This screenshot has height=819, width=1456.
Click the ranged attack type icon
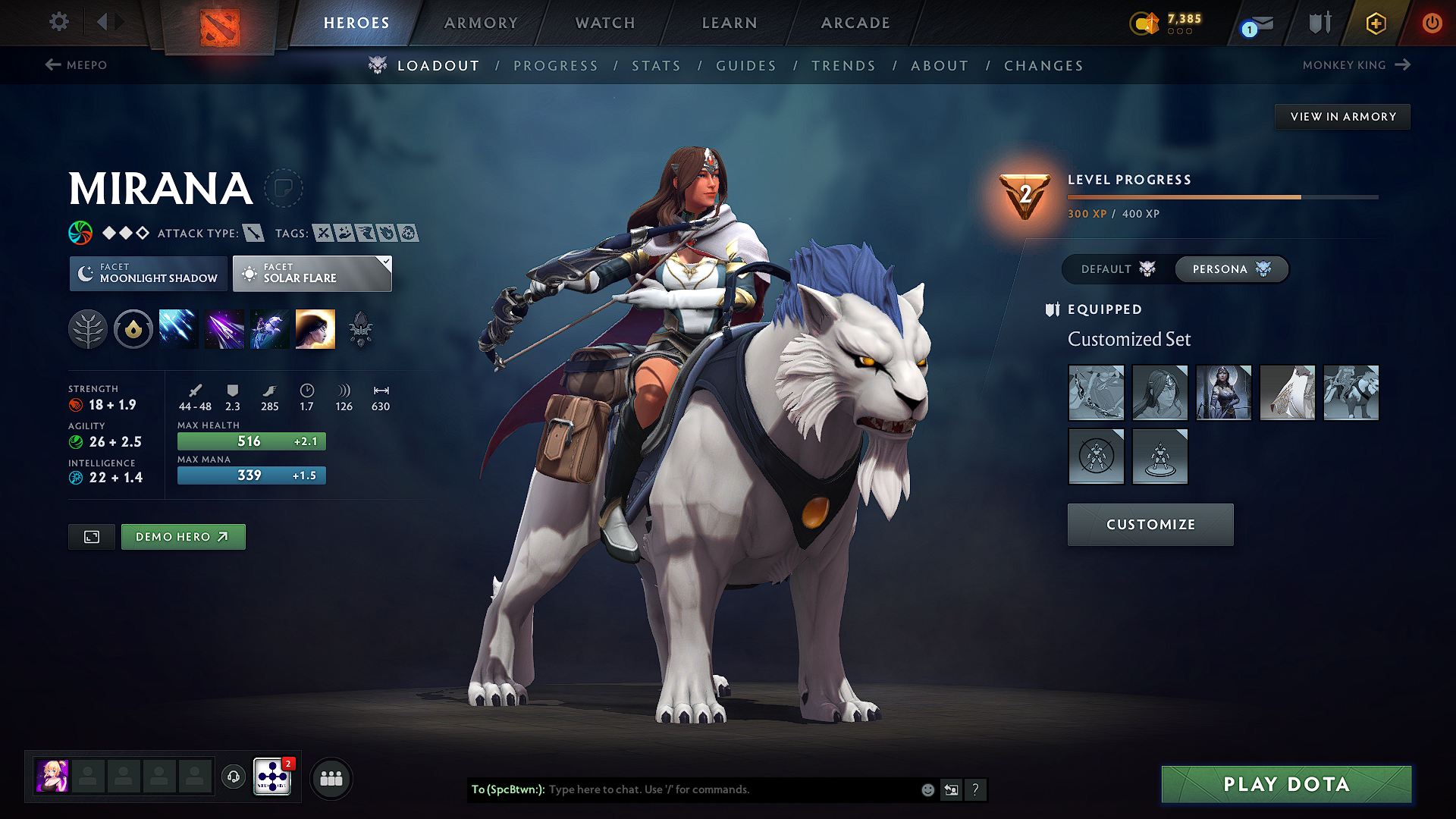click(253, 233)
